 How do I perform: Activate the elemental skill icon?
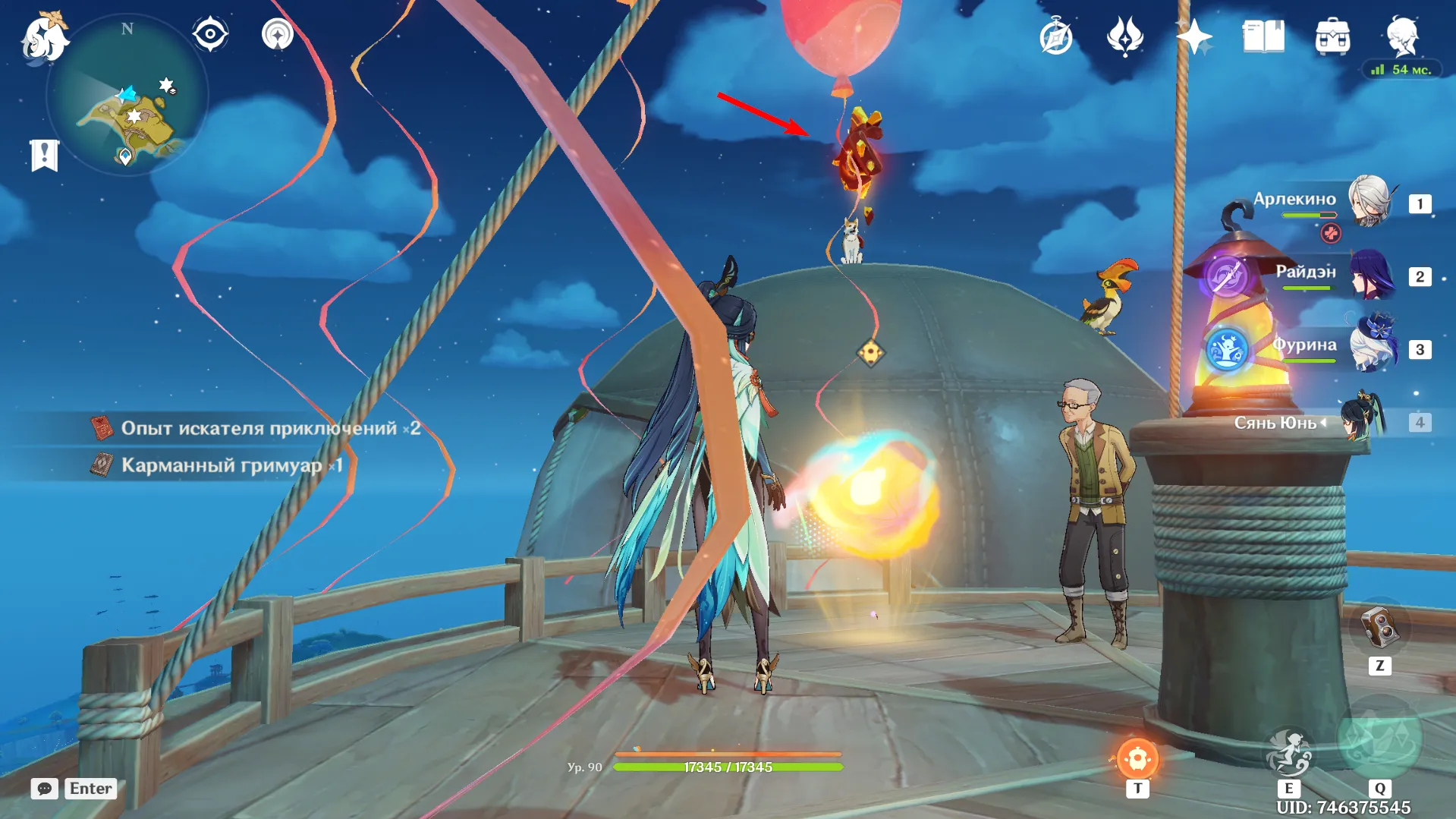1288,753
